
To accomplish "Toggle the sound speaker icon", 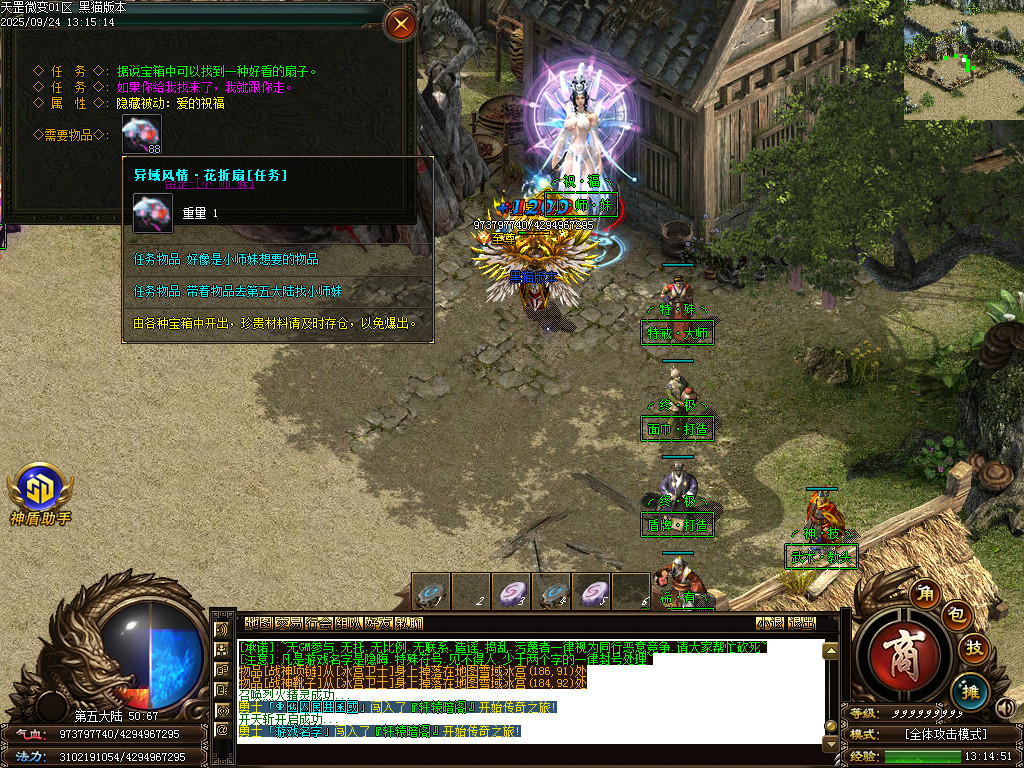I will 1006,709.
